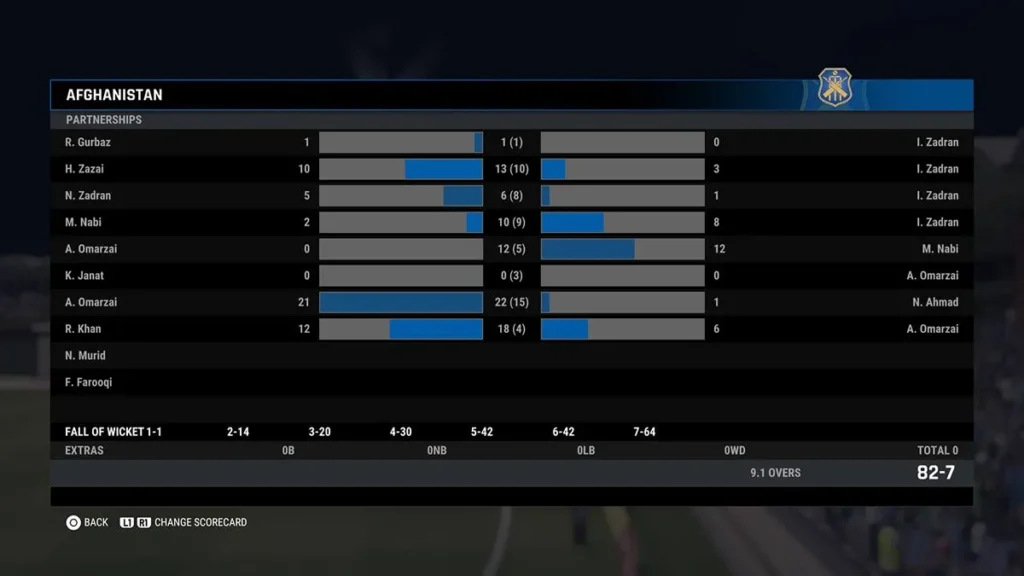Select the N. Murid row
Image resolution: width=1024 pixels, height=576 pixels.
pos(511,356)
